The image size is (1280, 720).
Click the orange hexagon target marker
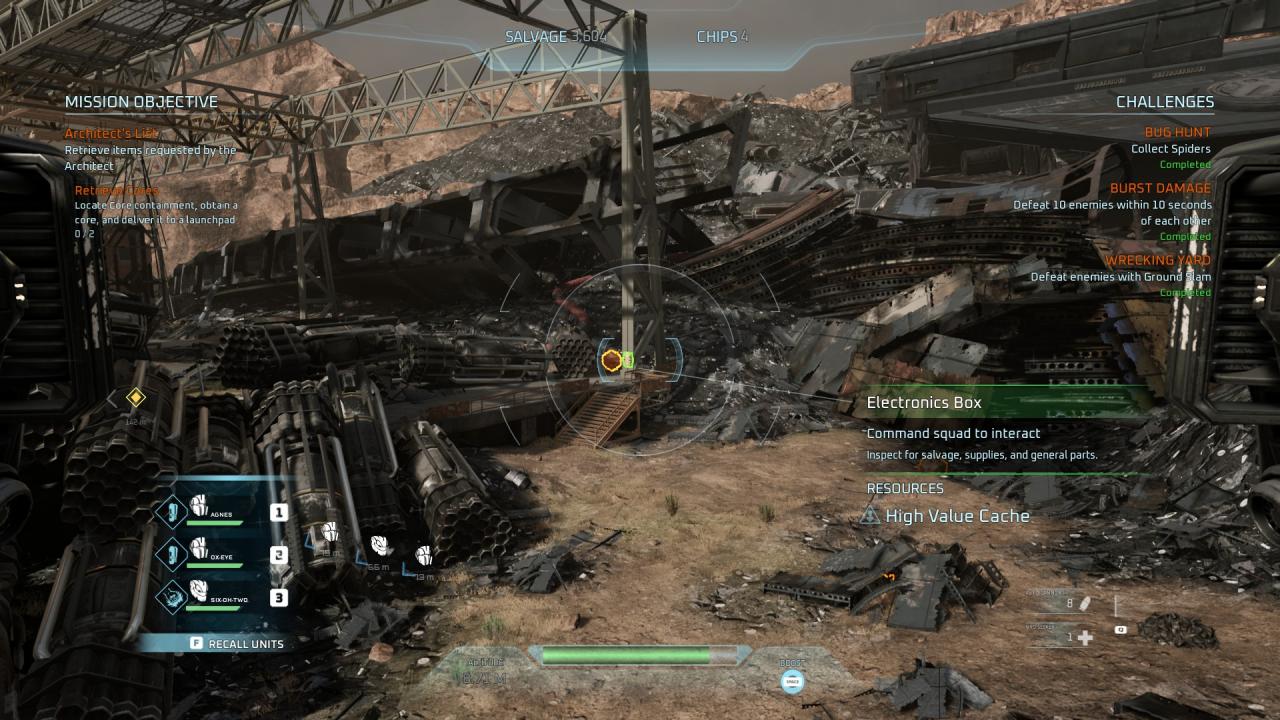pyautogui.click(x=611, y=359)
